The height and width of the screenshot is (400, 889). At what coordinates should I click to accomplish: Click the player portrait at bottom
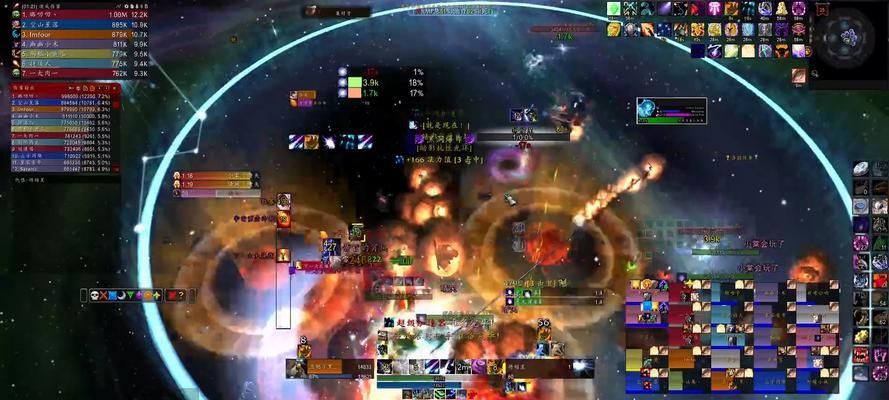pyautogui.click(x=297, y=368)
